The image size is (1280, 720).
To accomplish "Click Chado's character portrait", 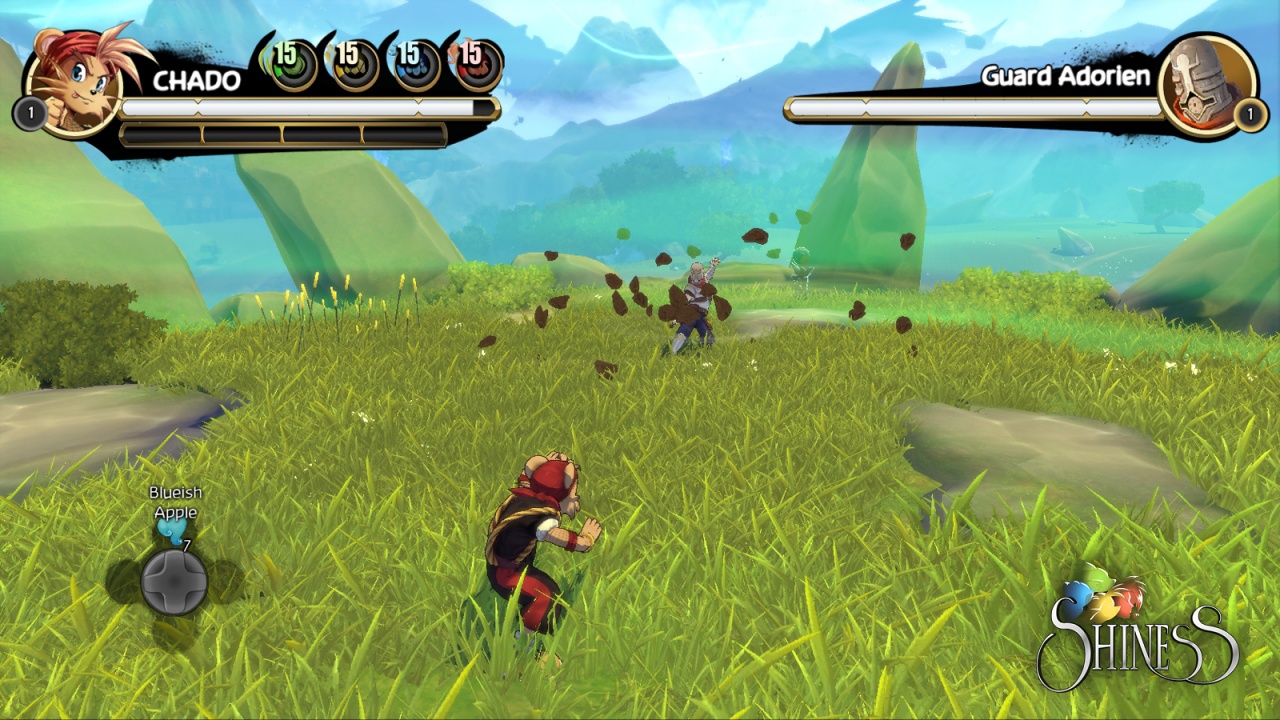I will tap(77, 82).
